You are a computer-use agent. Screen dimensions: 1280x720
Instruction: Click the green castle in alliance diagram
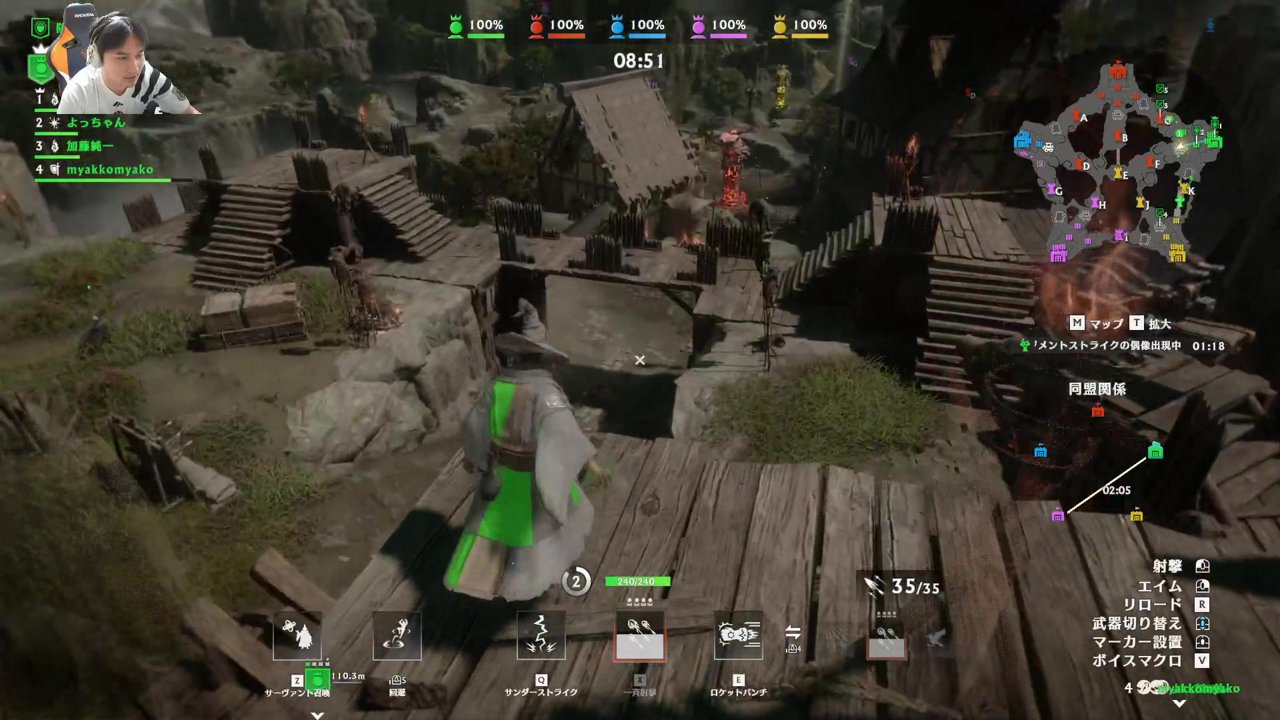click(x=1155, y=451)
